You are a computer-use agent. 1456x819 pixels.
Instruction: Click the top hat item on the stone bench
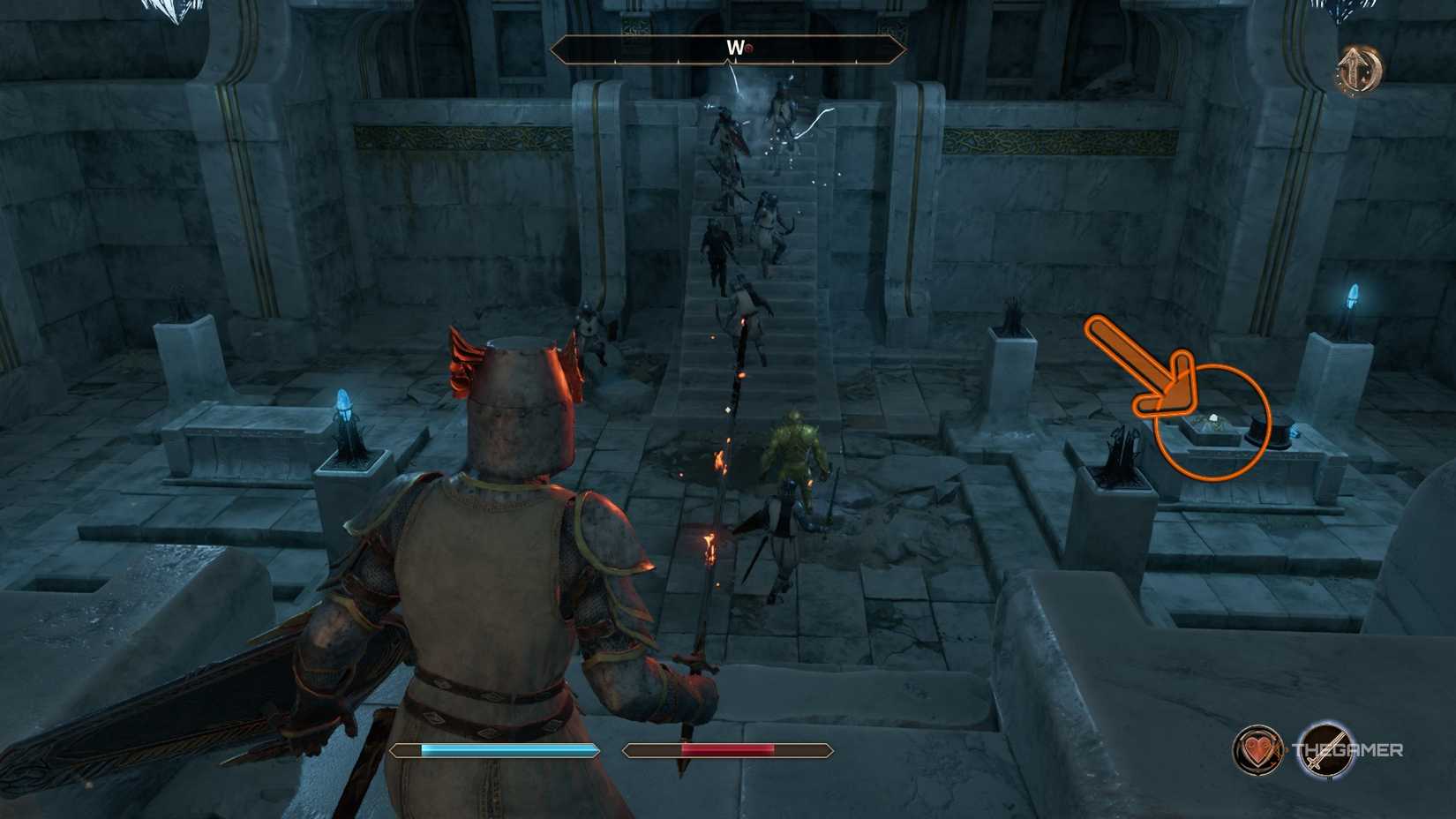pyautogui.click(x=1271, y=430)
